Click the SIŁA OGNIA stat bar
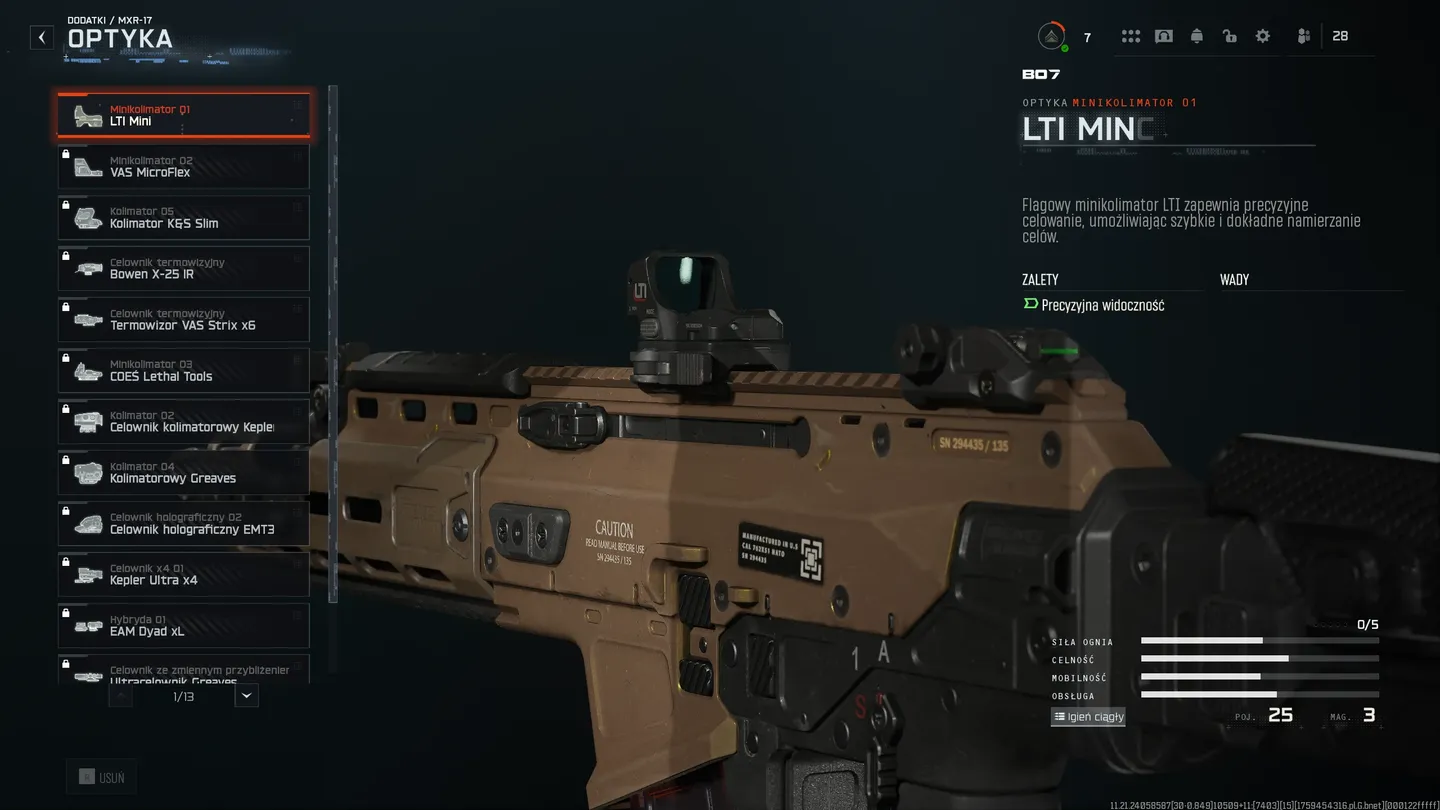This screenshot has height=810, width=1440. click(1260, 641)
